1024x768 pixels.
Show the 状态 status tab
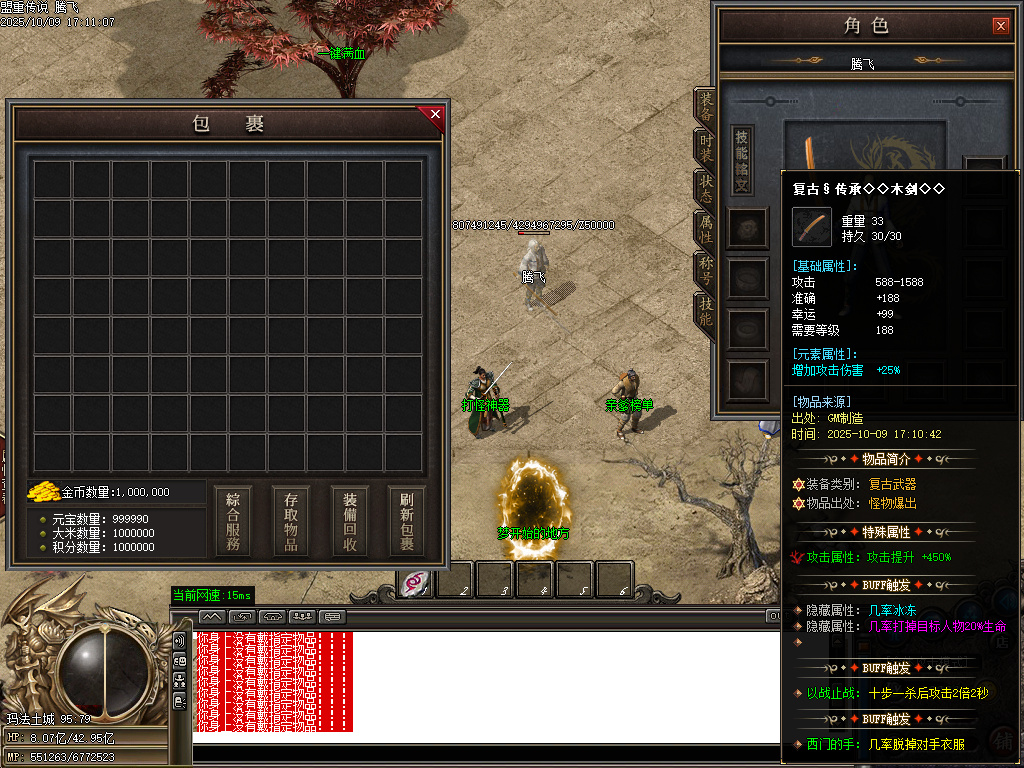(705, 188)
